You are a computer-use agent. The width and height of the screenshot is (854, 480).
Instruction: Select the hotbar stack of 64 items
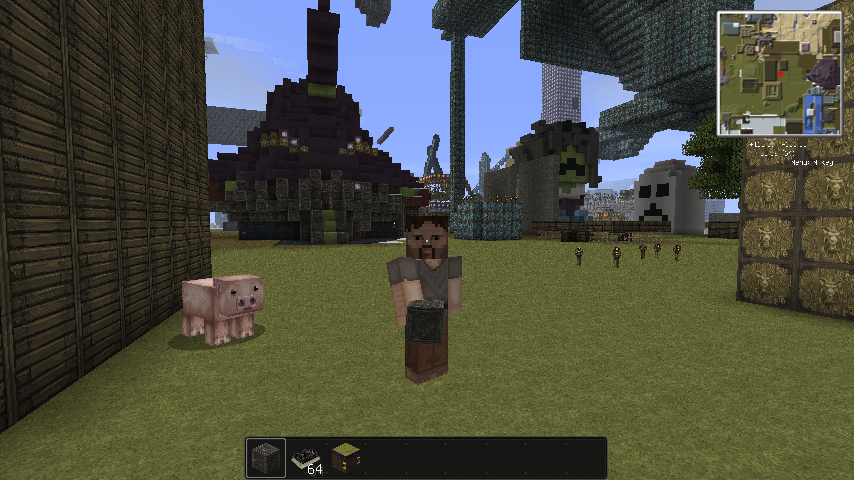point(306,458)
